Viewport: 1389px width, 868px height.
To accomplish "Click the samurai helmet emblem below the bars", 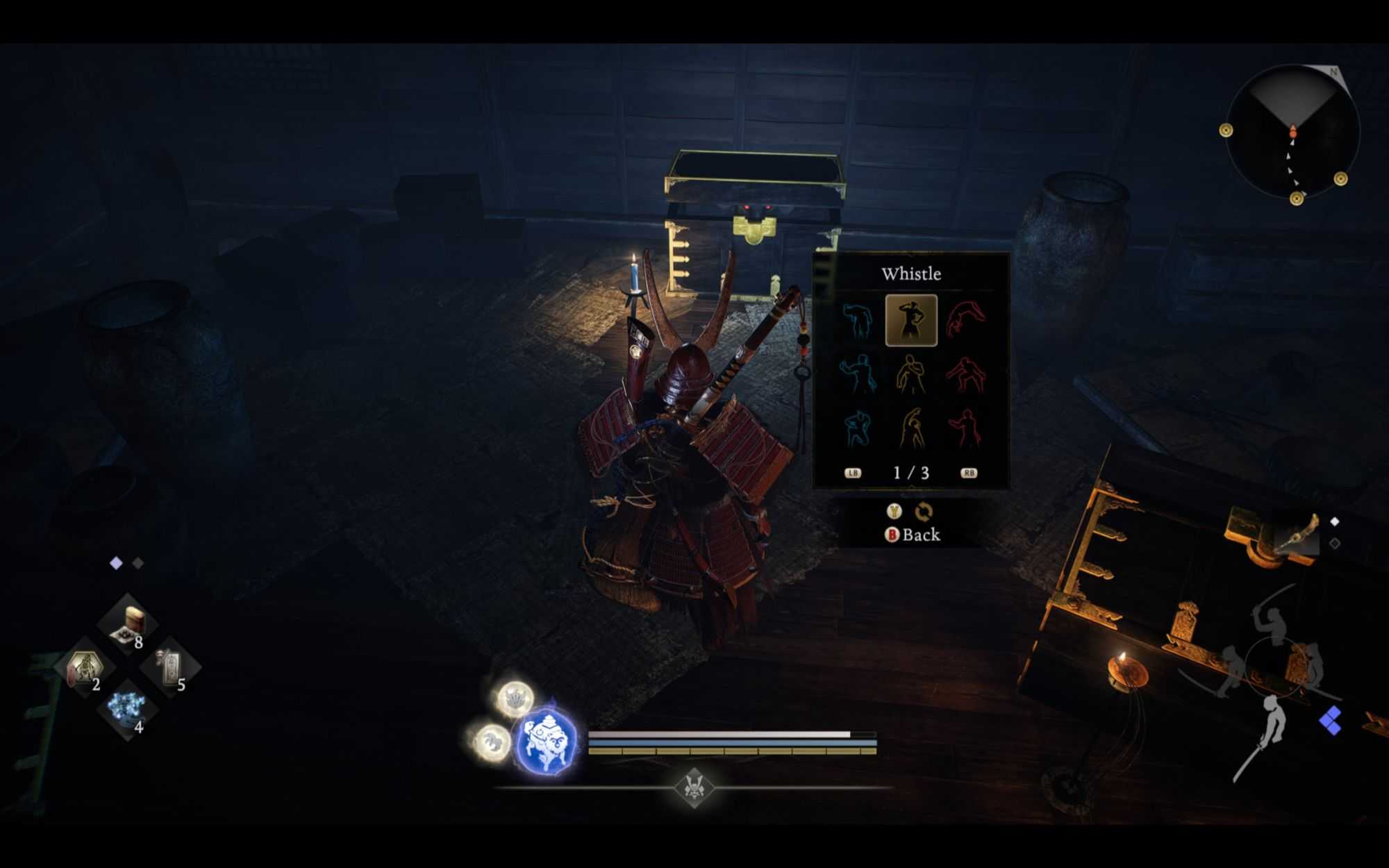I will coord(693,787).
